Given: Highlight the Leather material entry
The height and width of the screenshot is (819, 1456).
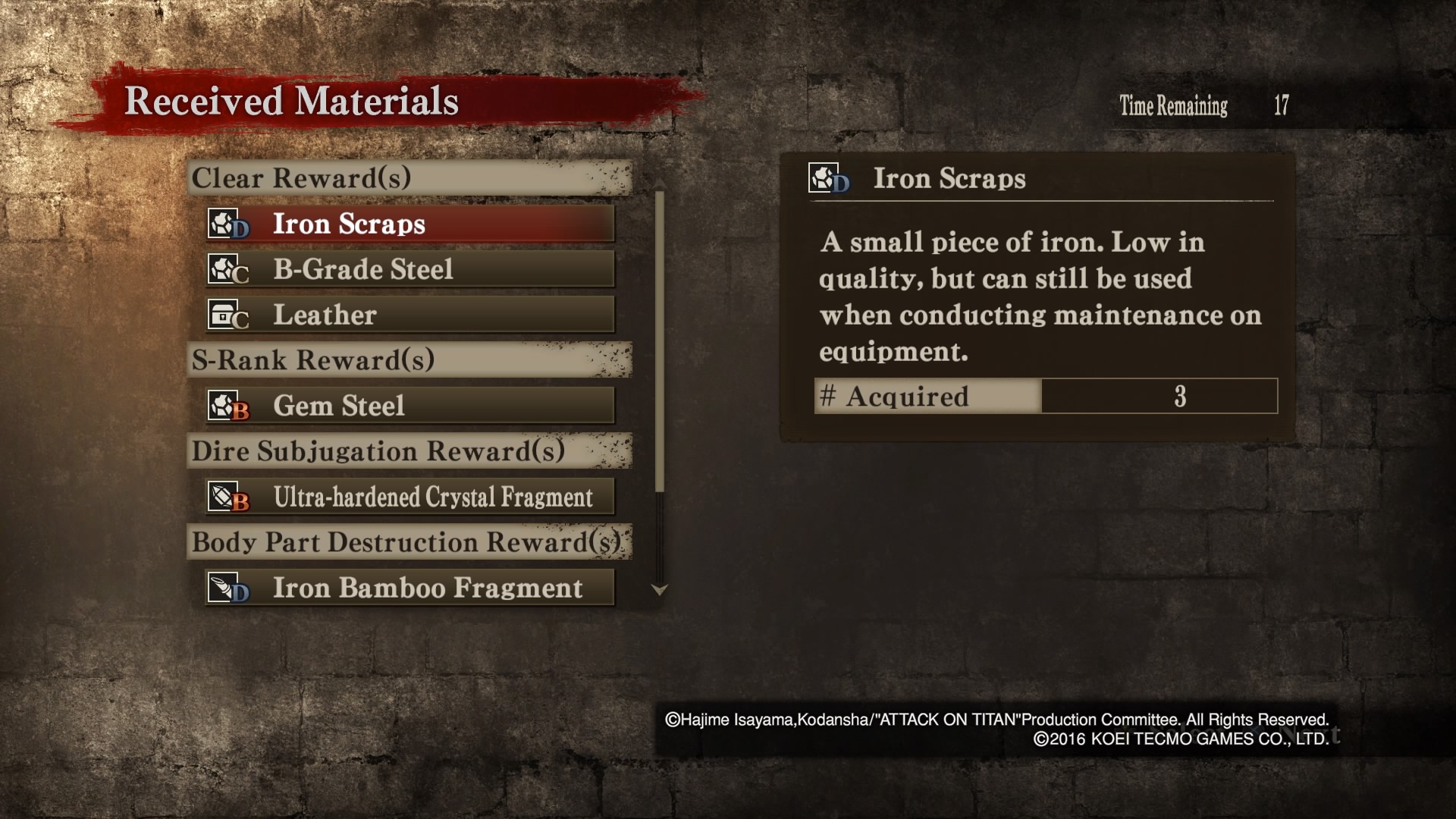Looking at the screenshot, I should click(x=409, y=315).
